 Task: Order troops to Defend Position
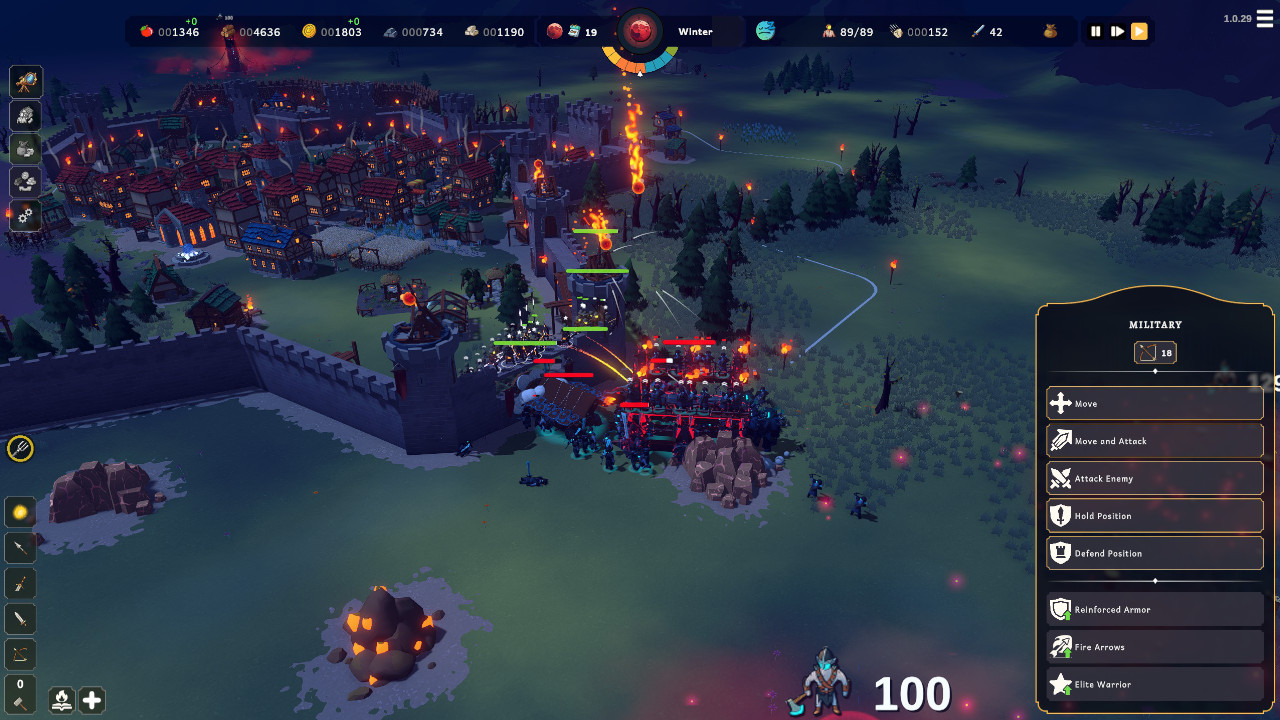click(x=1154, y=553)
